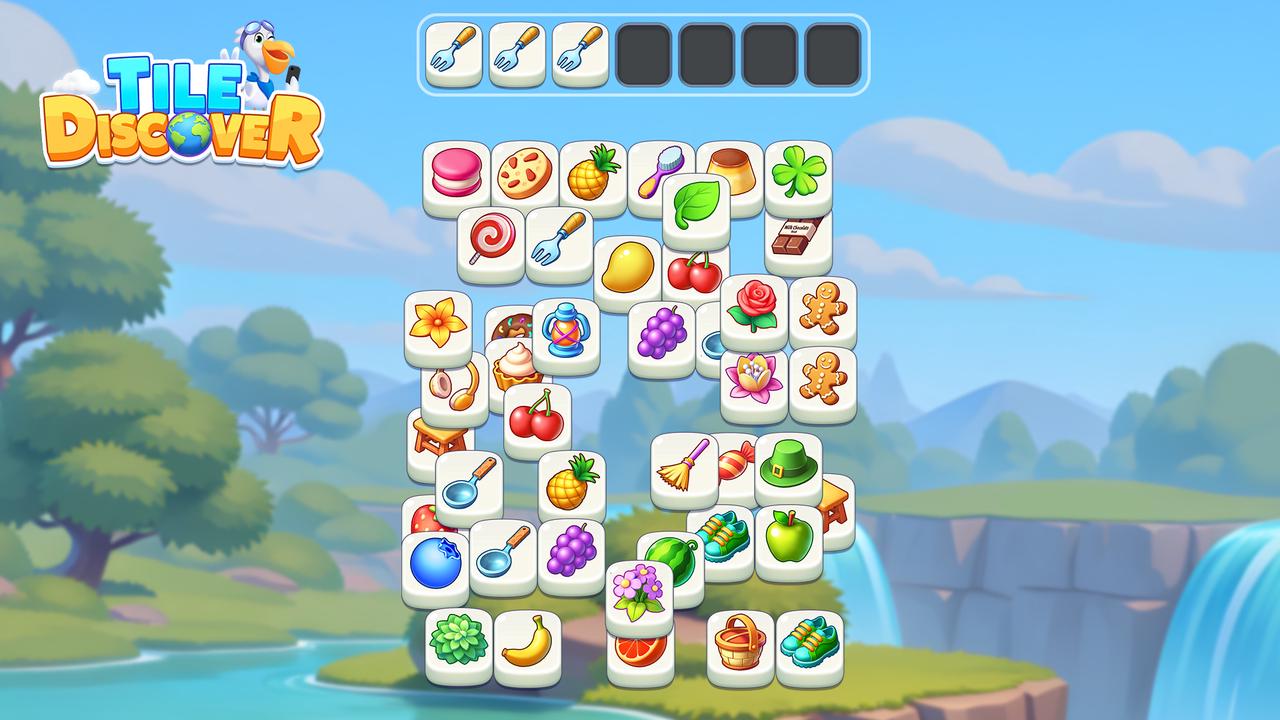Select the green leprechaun hat tile

[791, 468]
